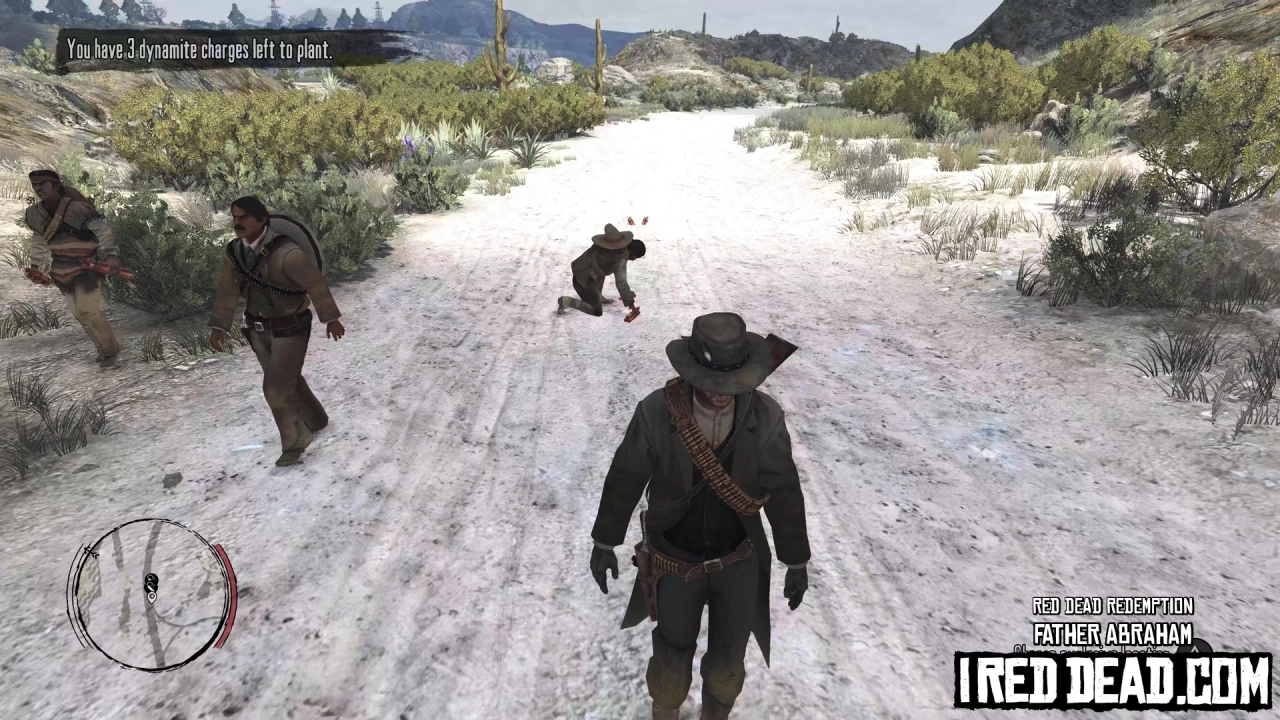Click the lit dynamite planted on the road

click(x=638, y=221)
